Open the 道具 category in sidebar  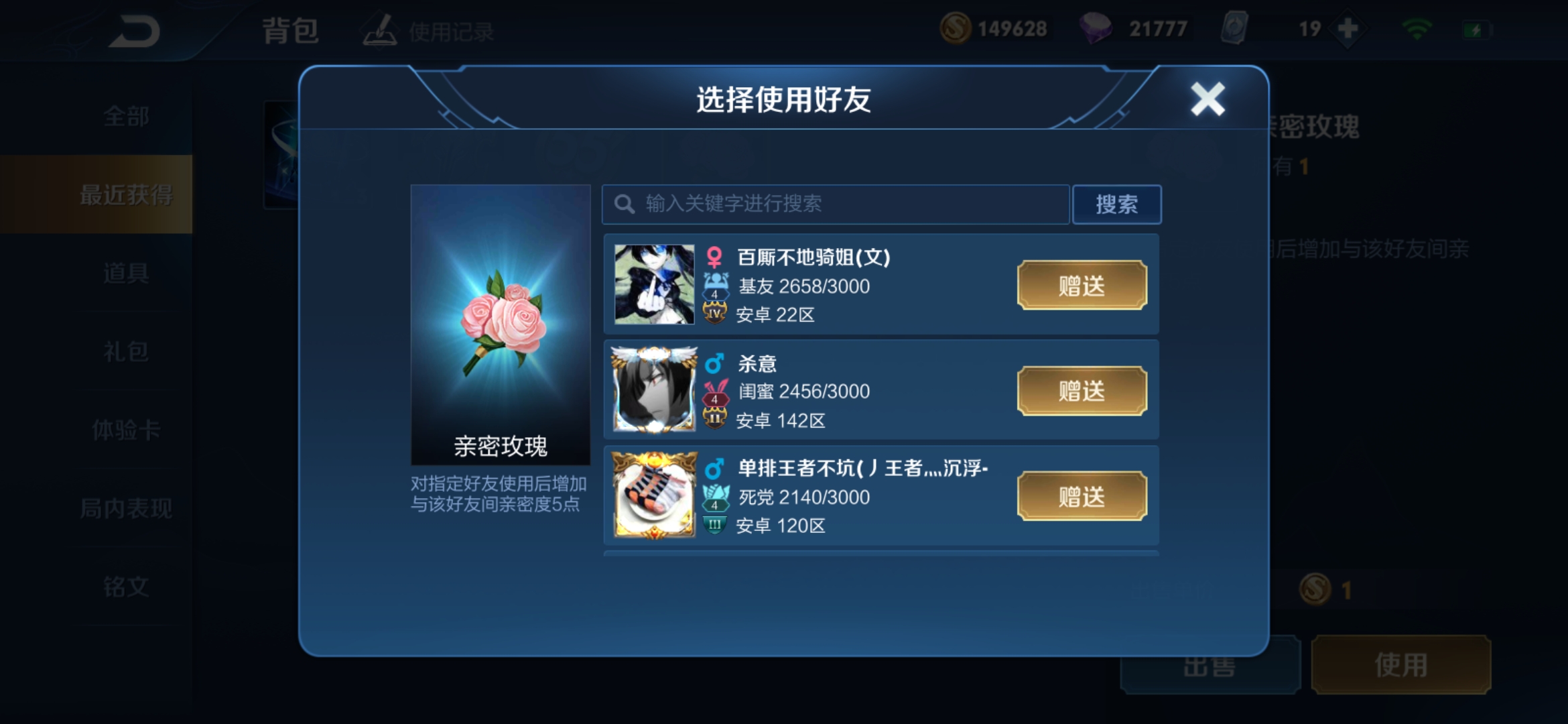click(x=125, y=274)
